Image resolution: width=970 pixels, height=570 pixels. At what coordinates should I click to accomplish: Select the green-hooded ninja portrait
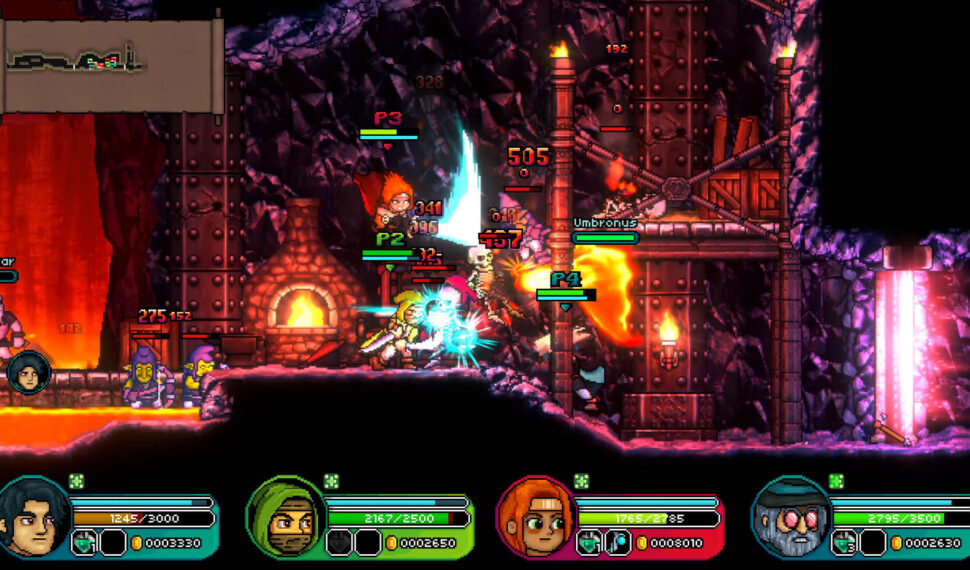click(285, 516)
